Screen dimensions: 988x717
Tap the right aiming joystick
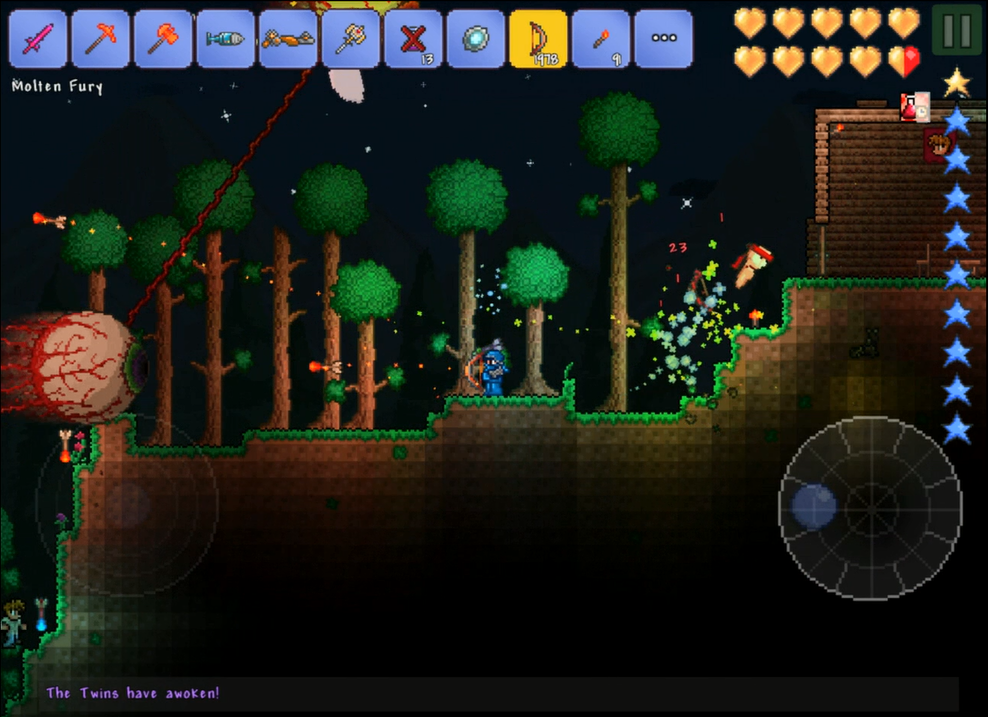(870, 508)
